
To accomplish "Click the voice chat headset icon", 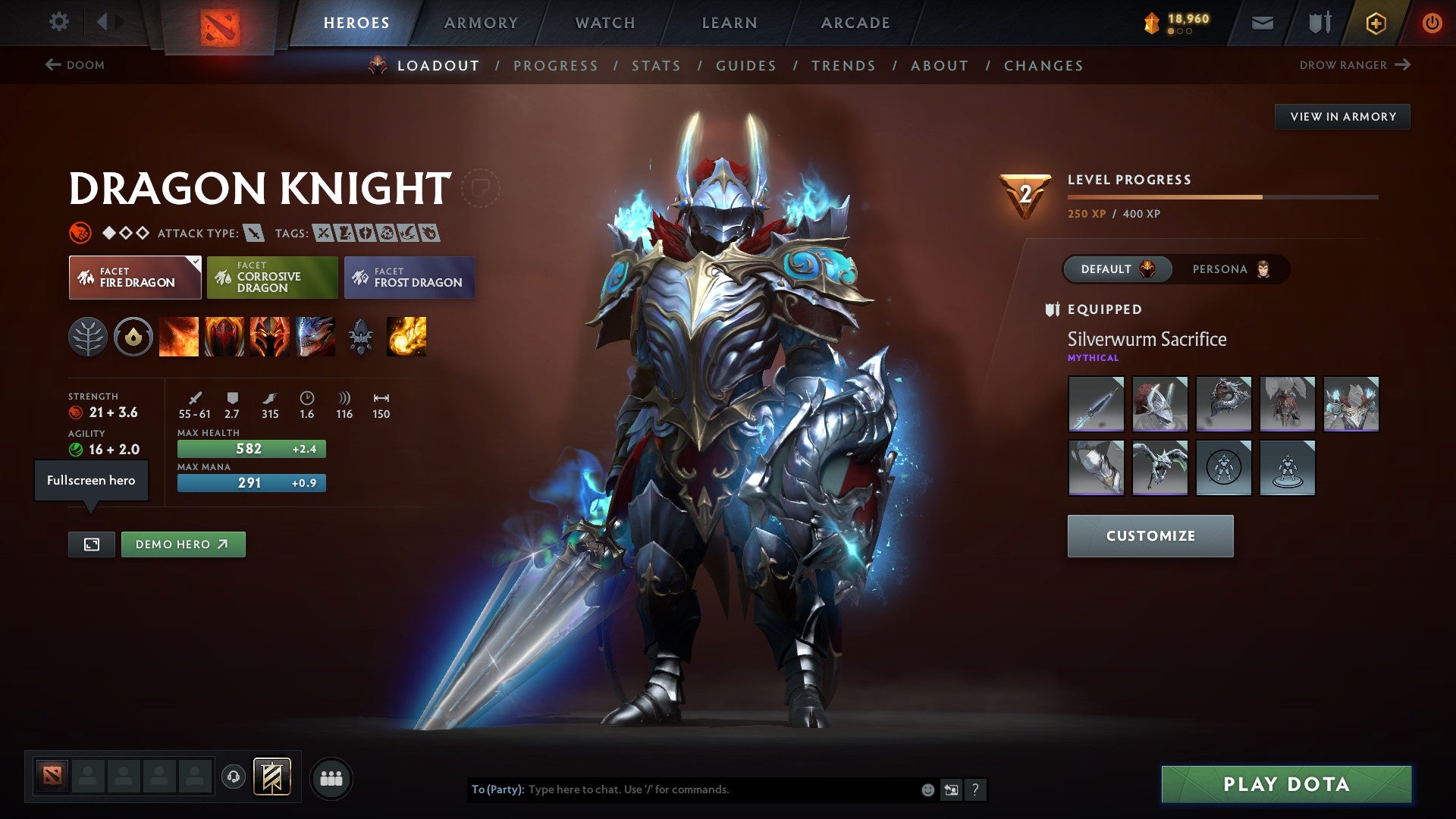I will [x=233, y=777].
